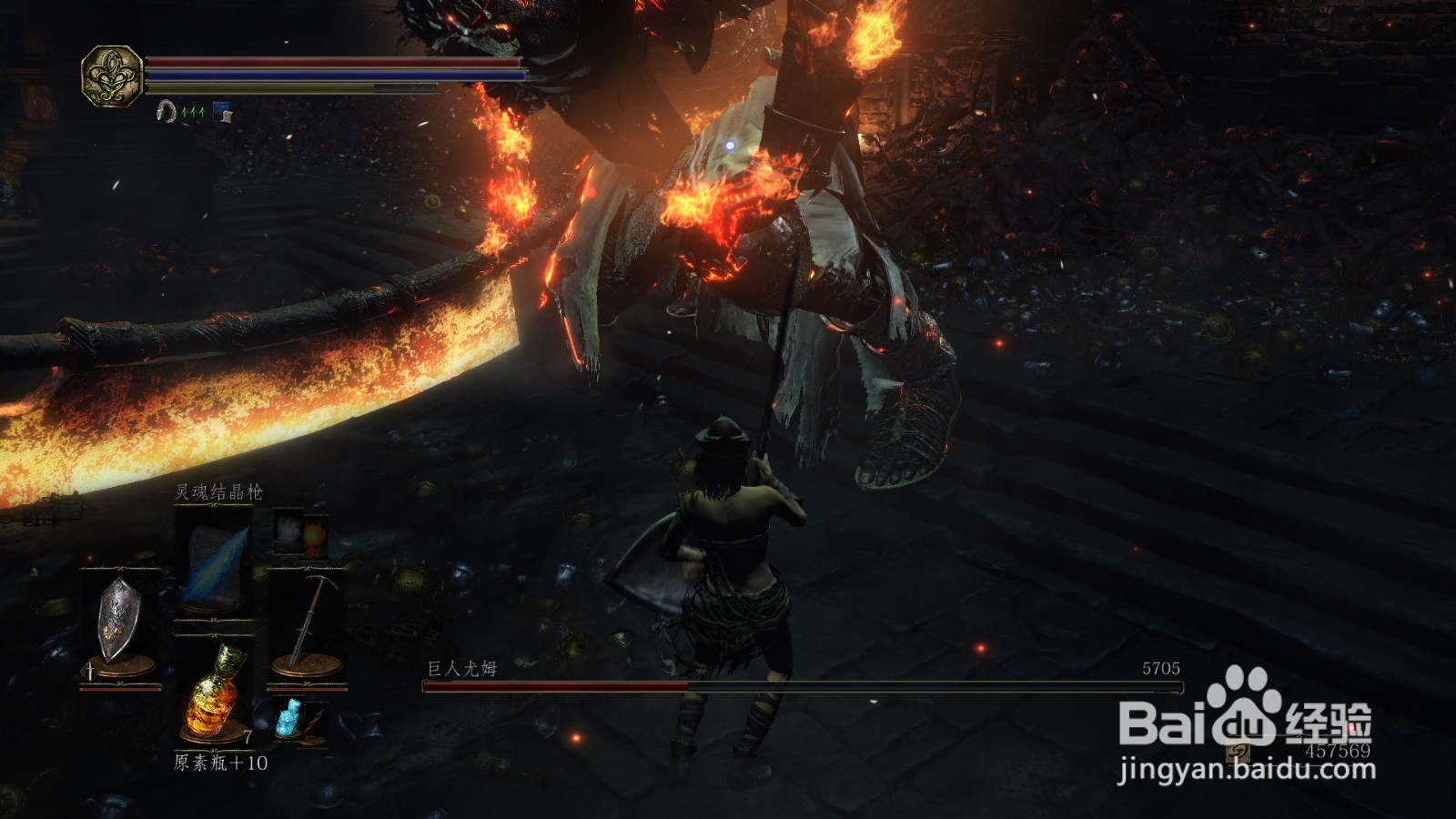Click the blue scroll spell buff icon

click(x=223, y=112)
